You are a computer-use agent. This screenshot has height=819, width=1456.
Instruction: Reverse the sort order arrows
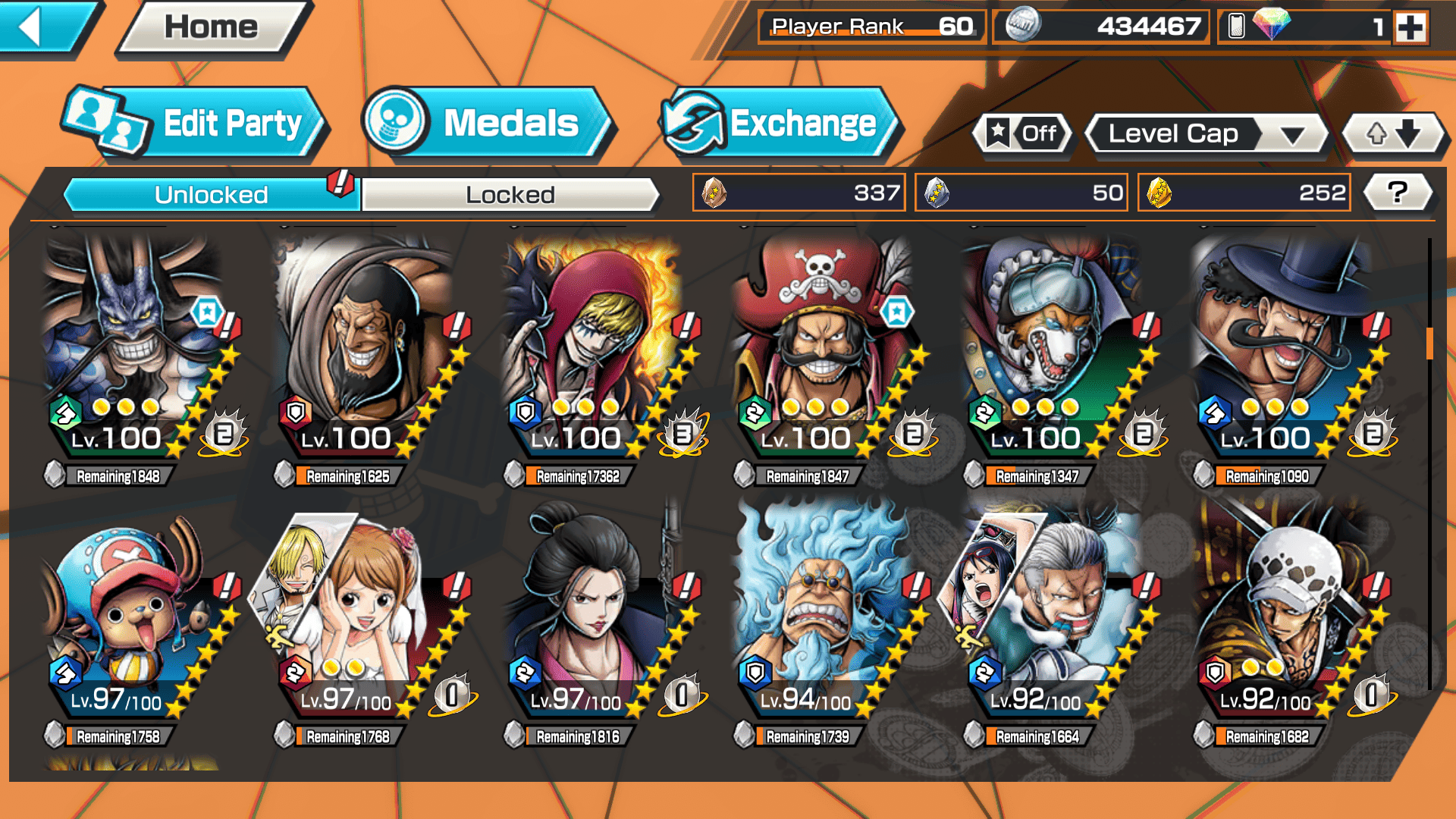coord(1393,134)
